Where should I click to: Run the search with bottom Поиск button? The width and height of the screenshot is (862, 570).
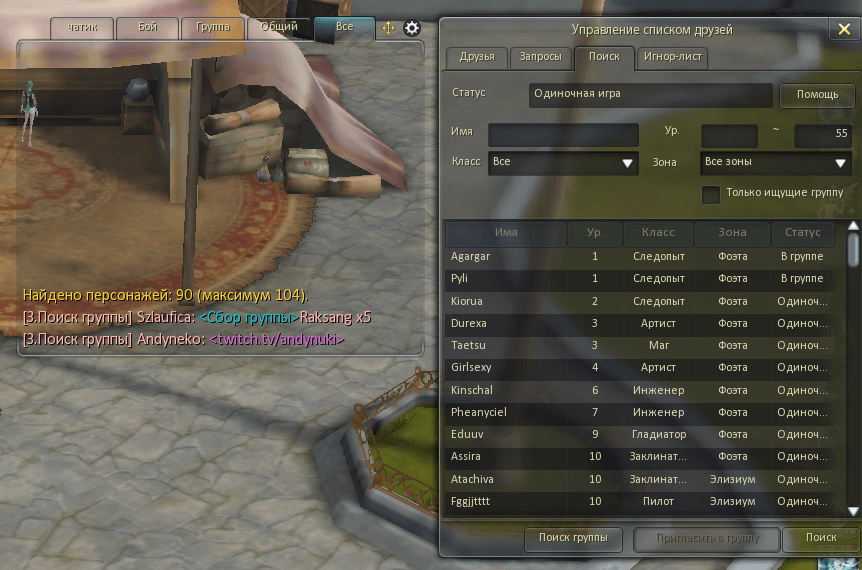[821, 538]
